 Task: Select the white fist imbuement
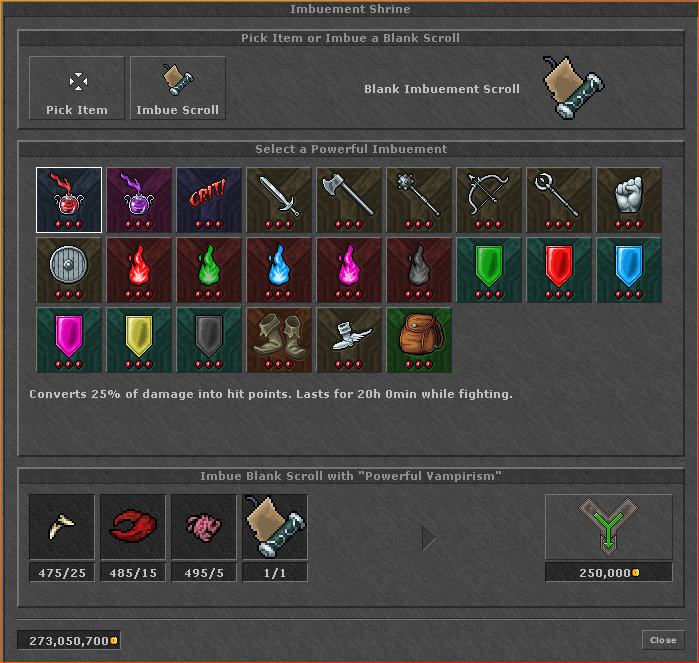point(629,199)
